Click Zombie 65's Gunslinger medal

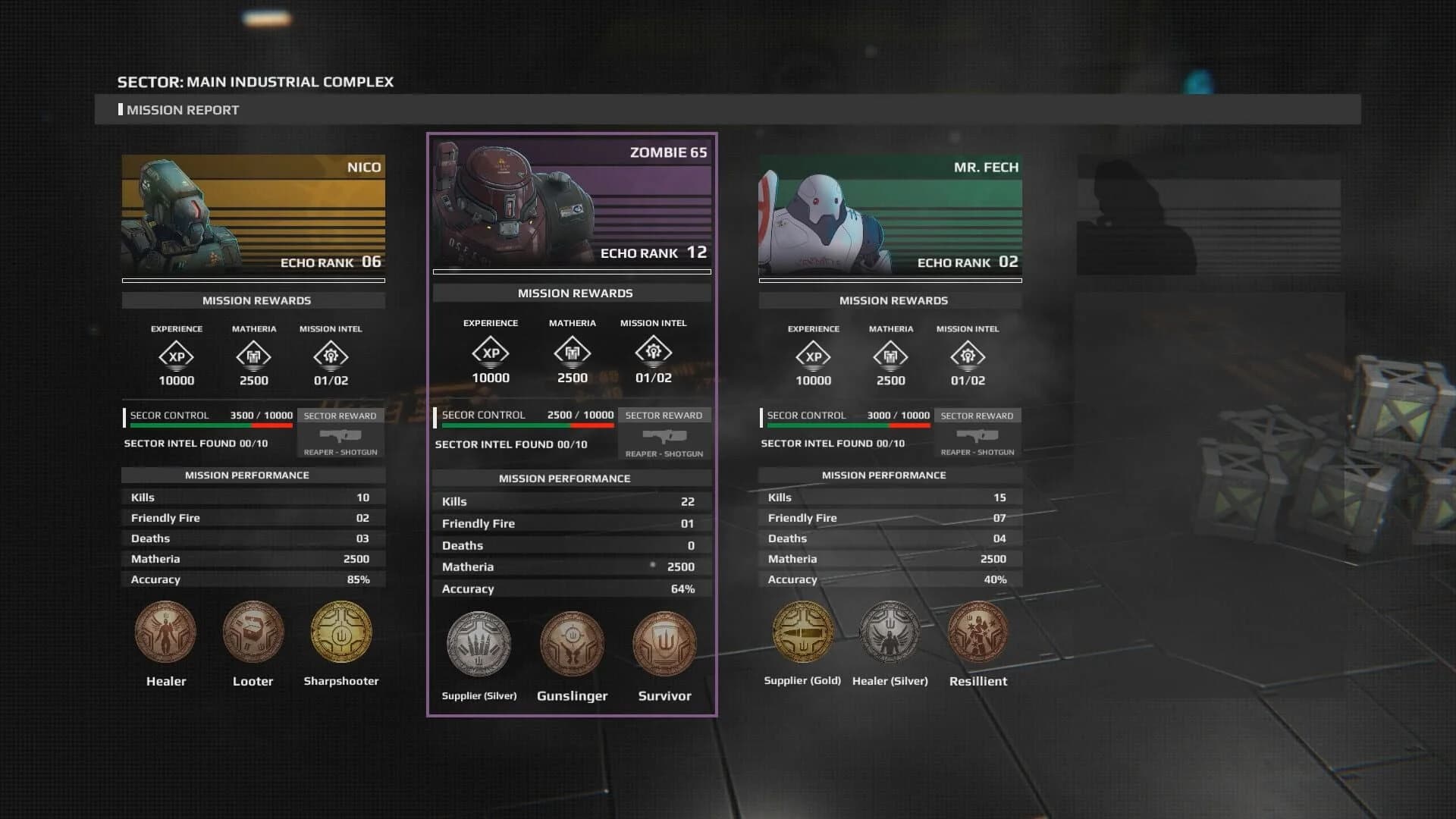573,643
